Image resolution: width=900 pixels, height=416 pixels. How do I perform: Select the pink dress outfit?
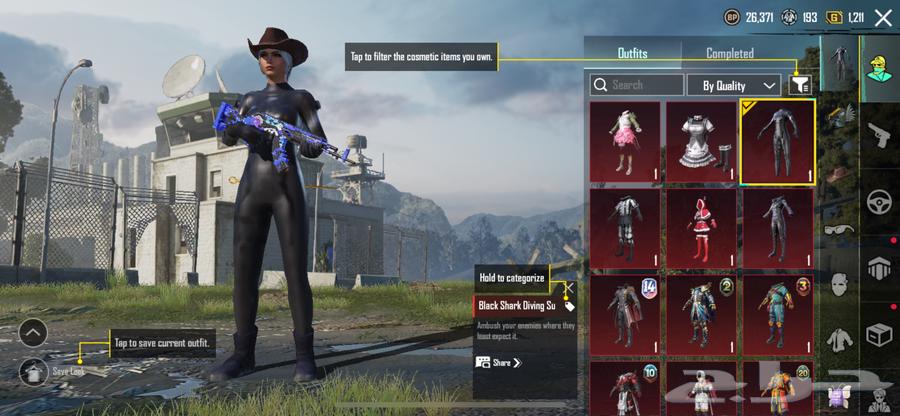(625, 141)
